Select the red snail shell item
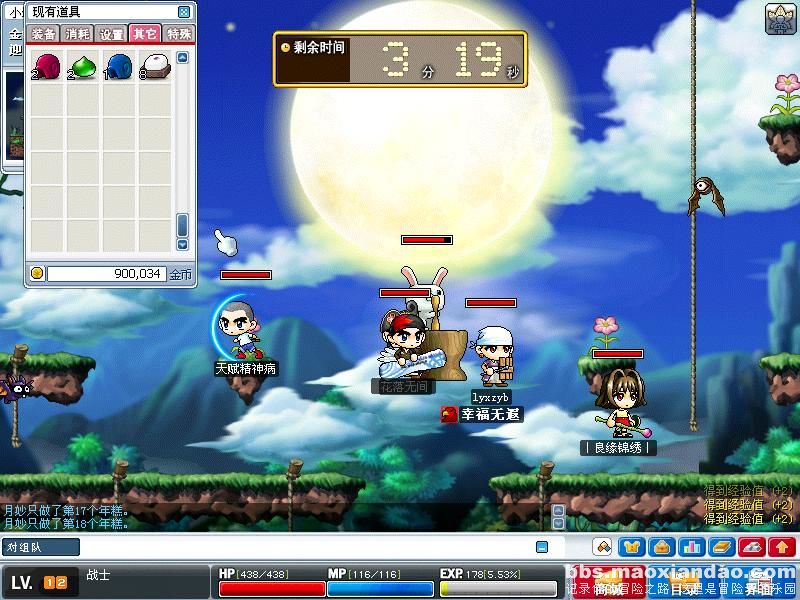 click(48, 67)
